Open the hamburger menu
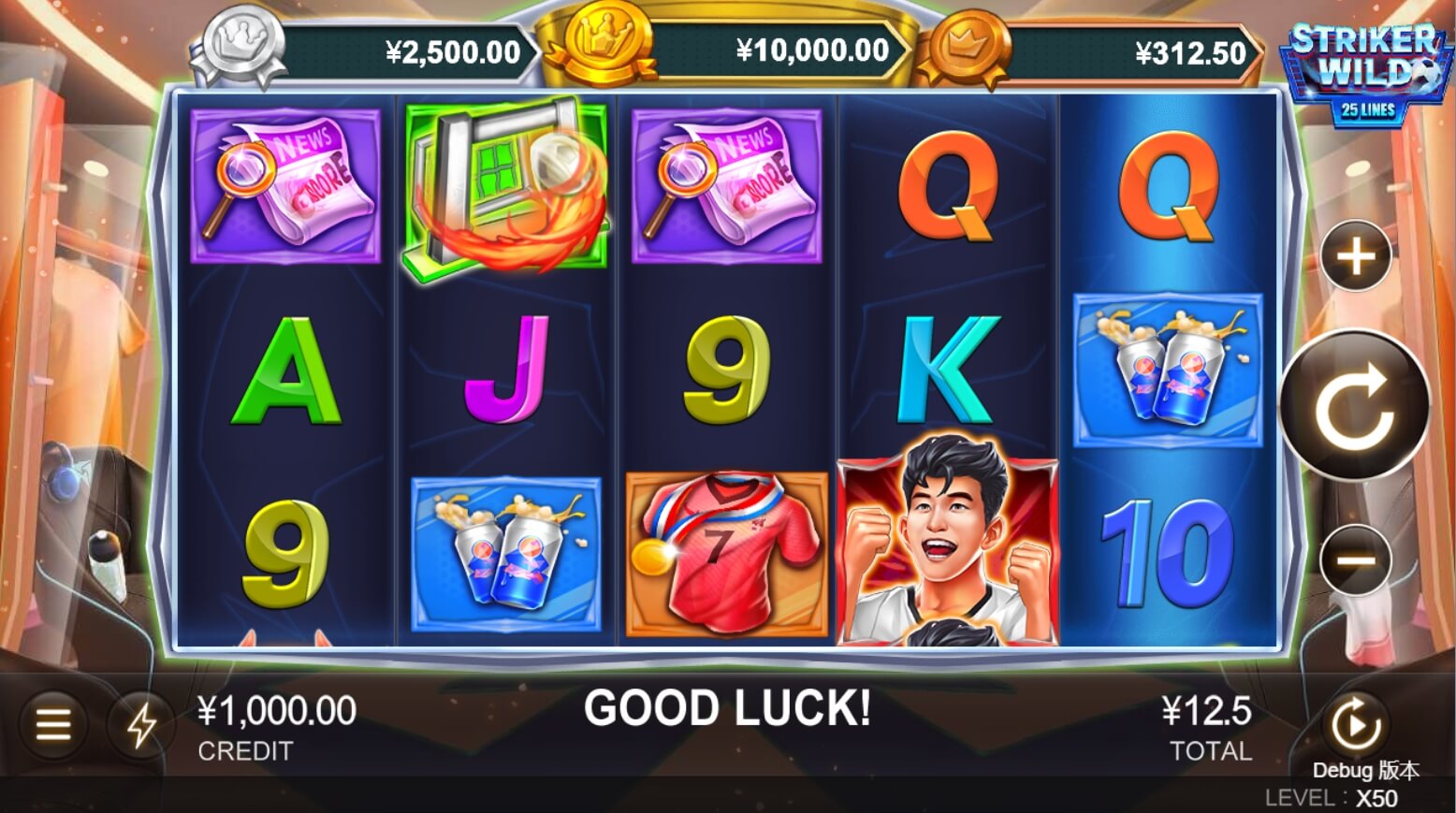Image resolution: width=1456 pixels, height=813 pixels. (x=53, y=724)
